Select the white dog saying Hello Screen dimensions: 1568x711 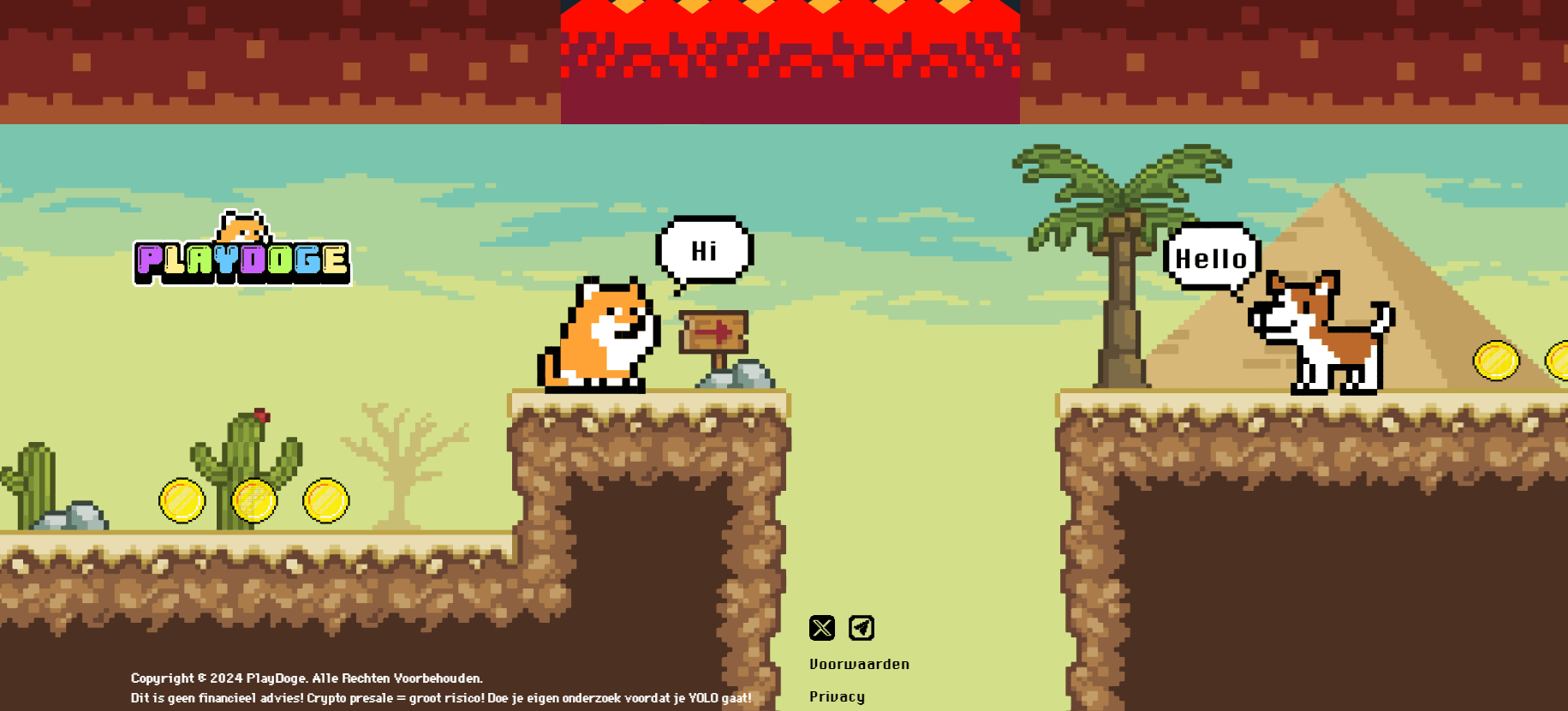coord(1323,334)
